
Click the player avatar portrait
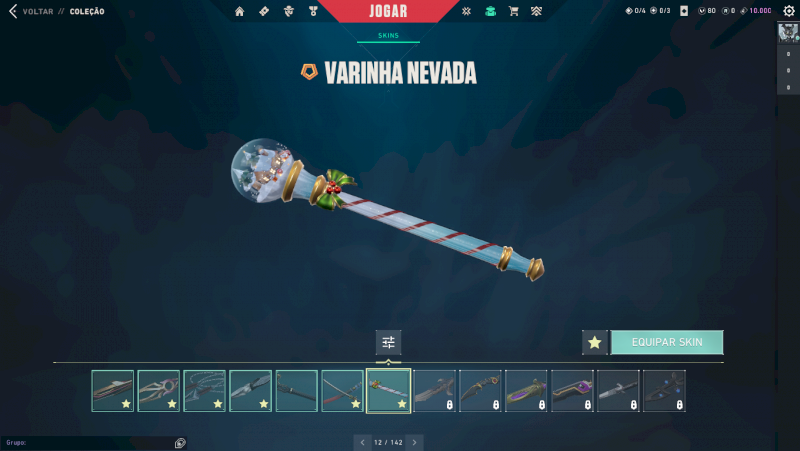point(787,32)
